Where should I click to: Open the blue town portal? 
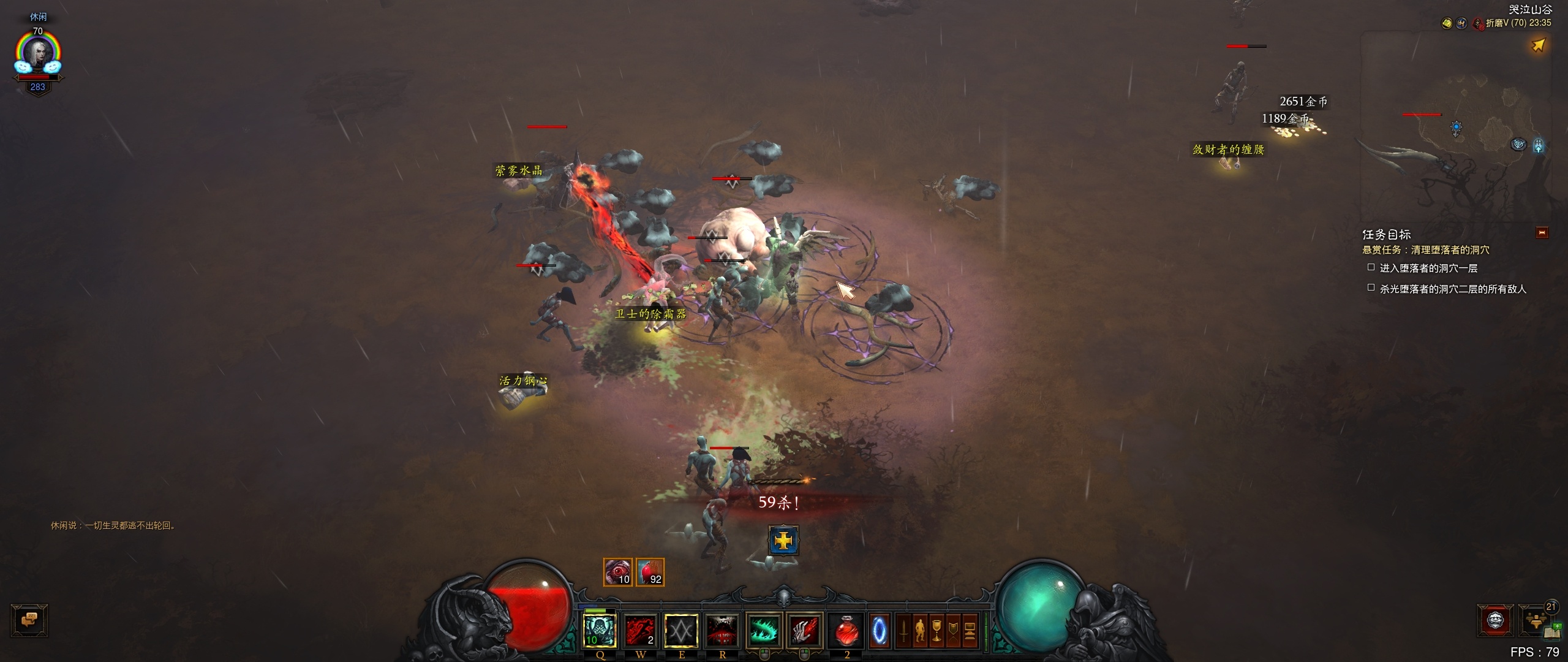click(x=880, y=630)
